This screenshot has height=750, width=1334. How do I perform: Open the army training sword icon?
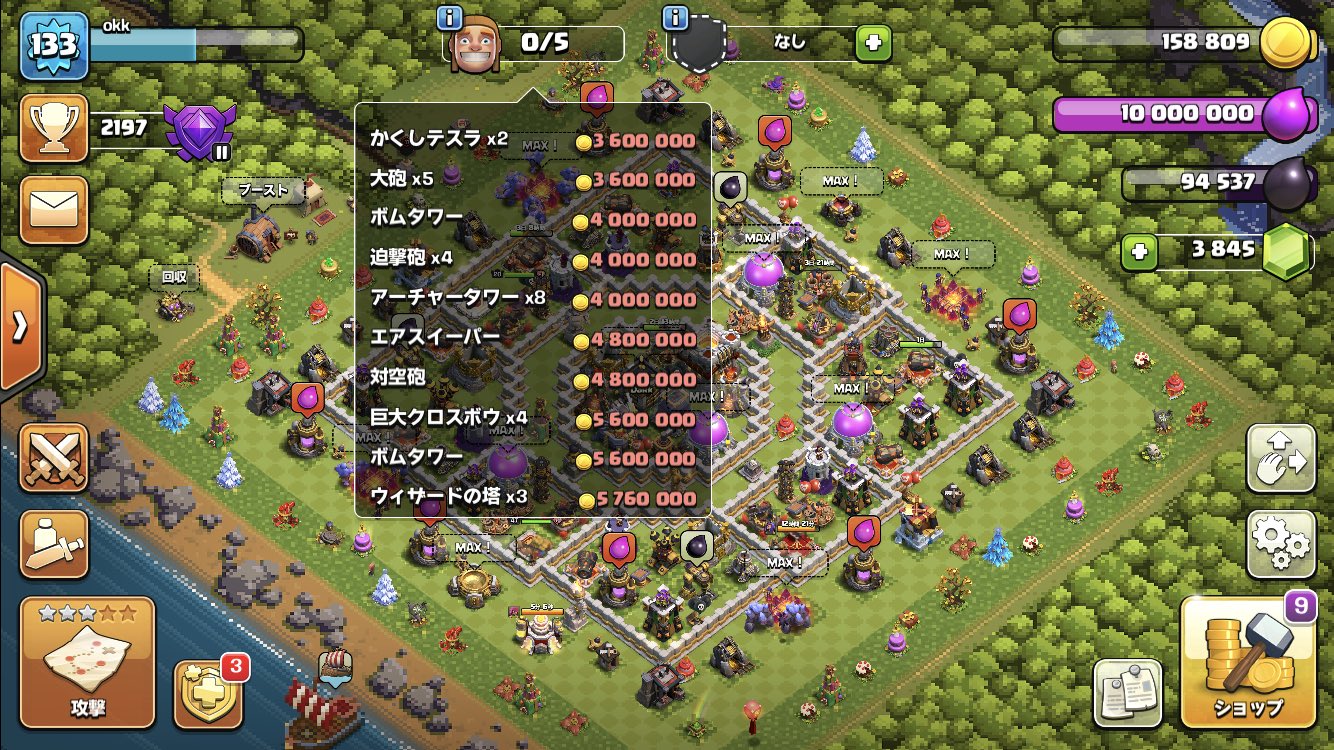54,543
